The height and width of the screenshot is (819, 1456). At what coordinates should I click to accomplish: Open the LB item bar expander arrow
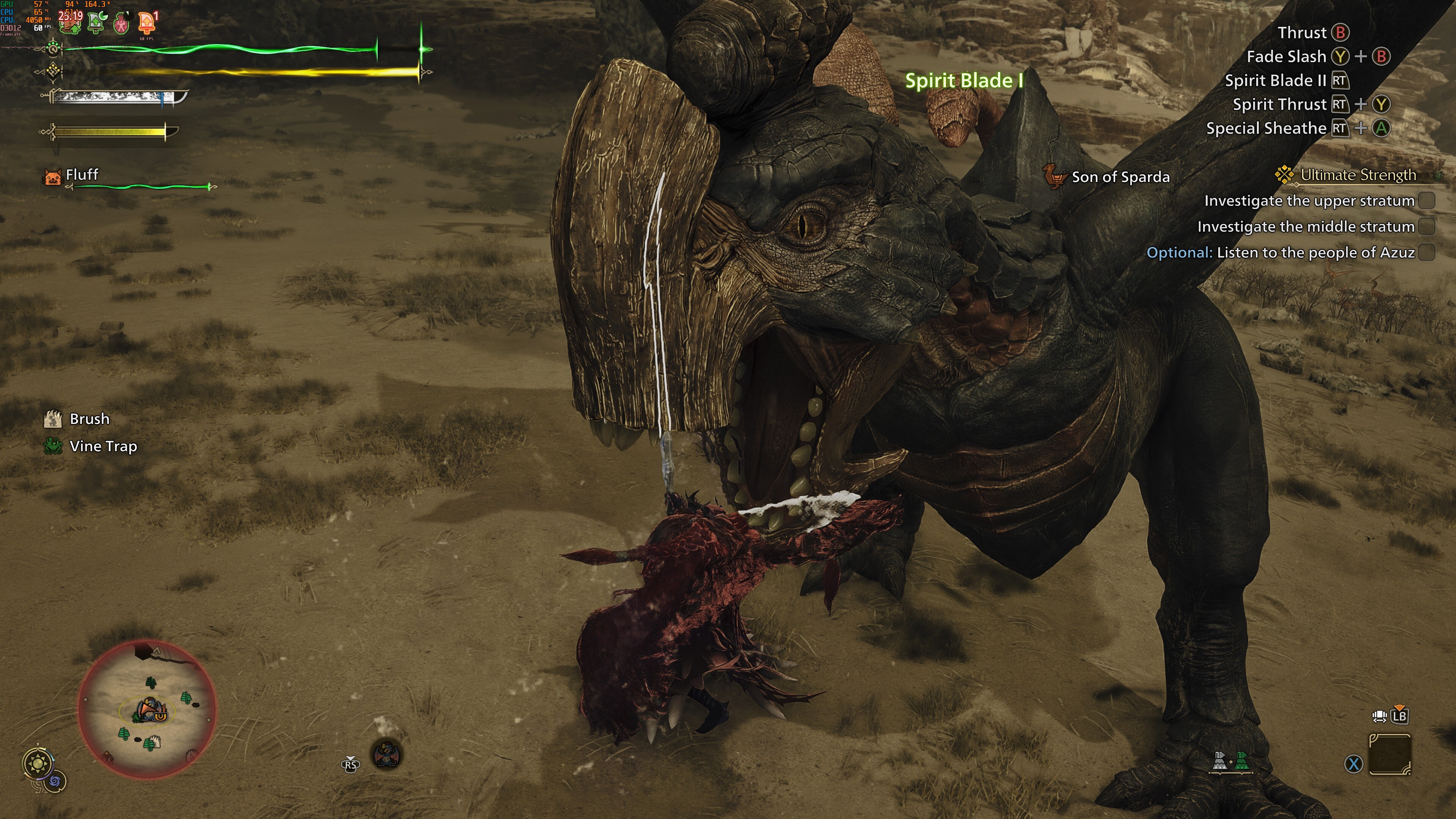click(x=1400, y=708)
